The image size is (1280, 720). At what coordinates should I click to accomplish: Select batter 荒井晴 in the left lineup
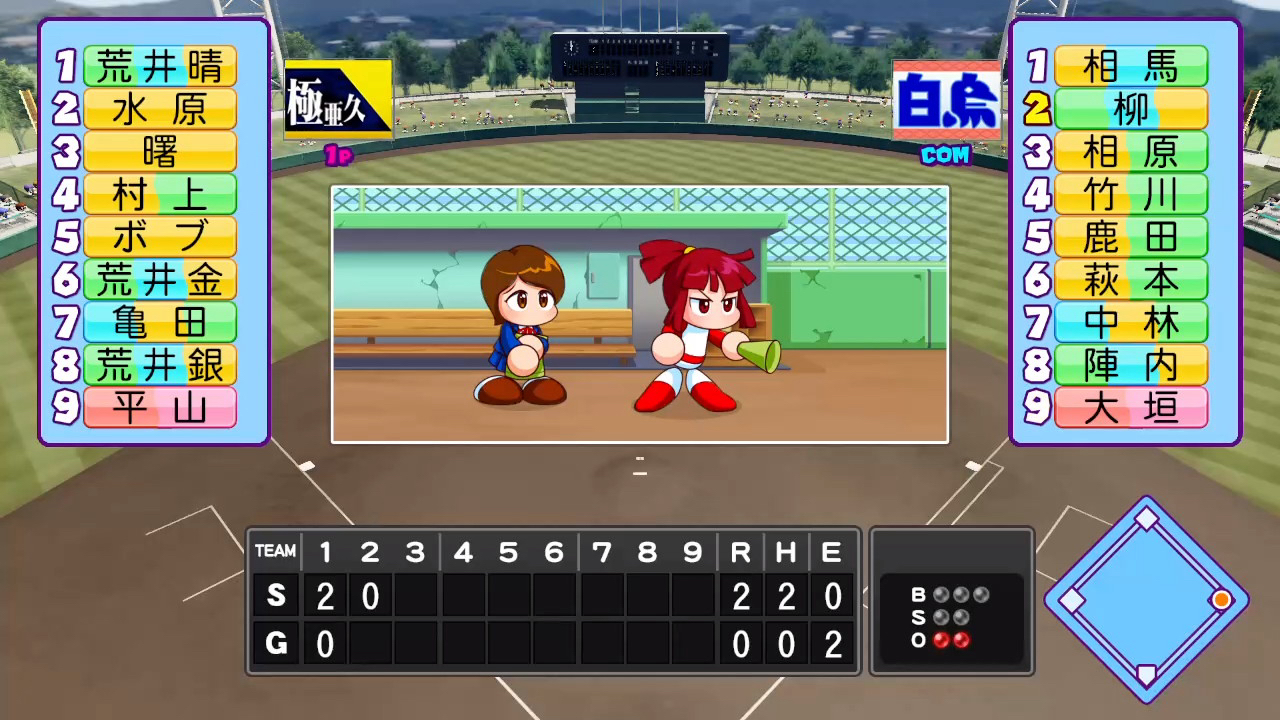pos(159,66)
